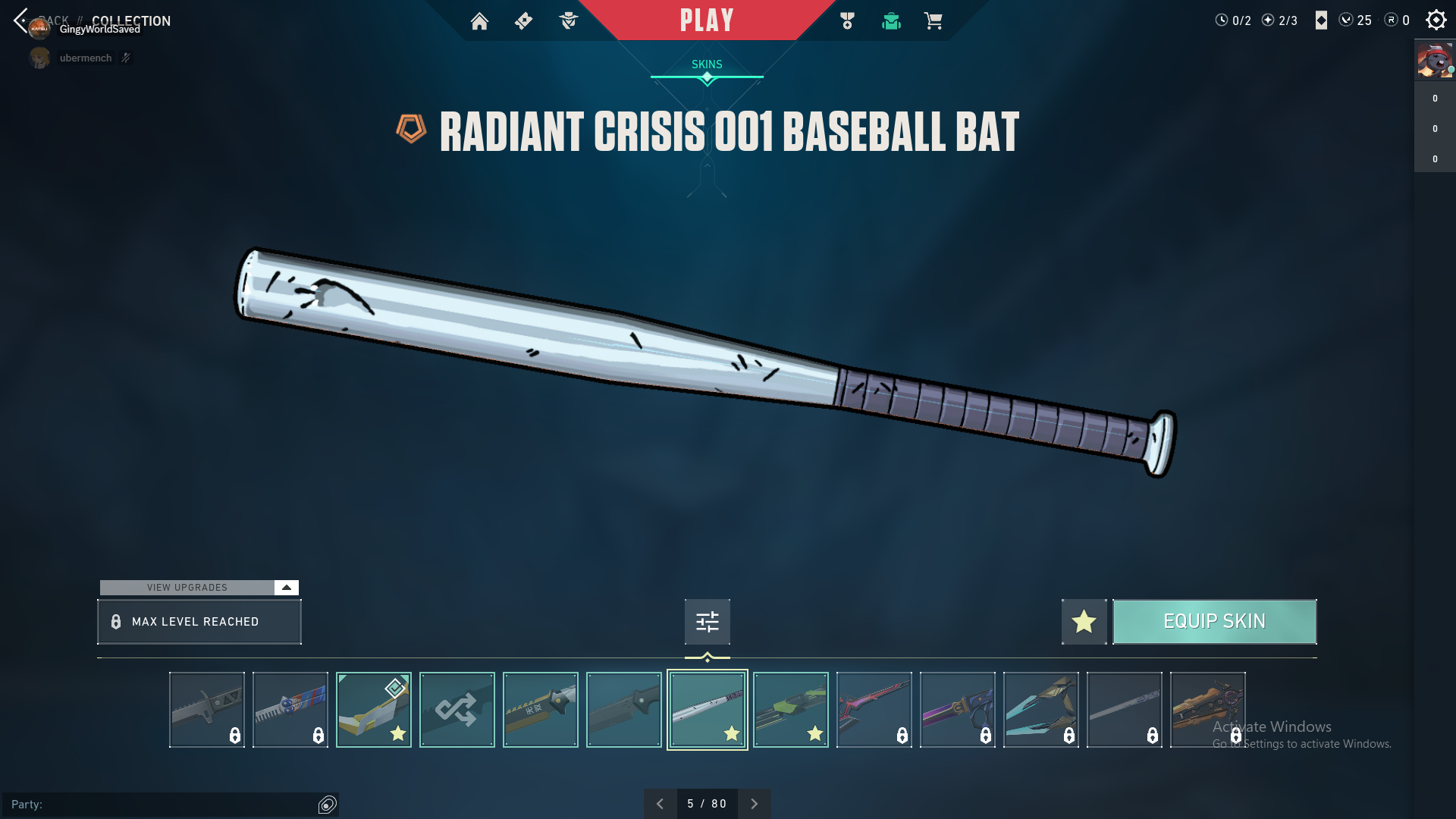Equip the Radiant Crisis baseball bat skin
Screen dimensions: 1456x819
(x=1214, y=622)
